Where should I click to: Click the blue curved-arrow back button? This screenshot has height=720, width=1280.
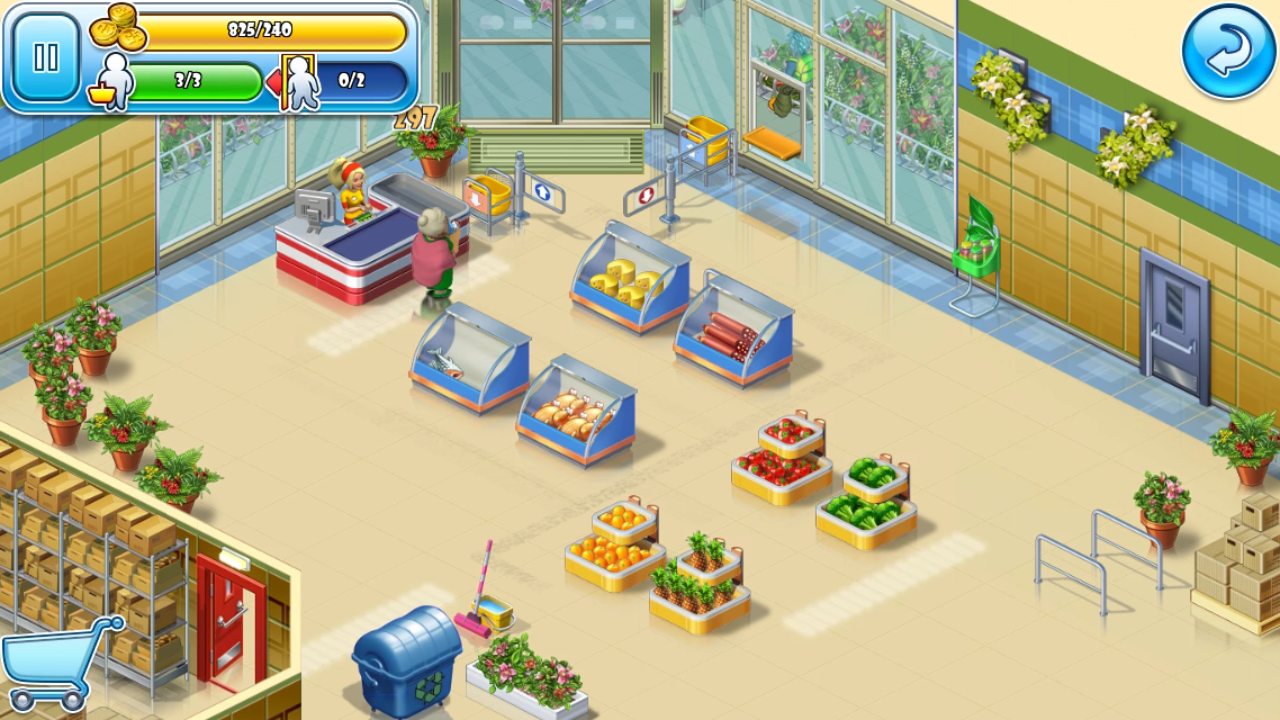pos(1228,52)
